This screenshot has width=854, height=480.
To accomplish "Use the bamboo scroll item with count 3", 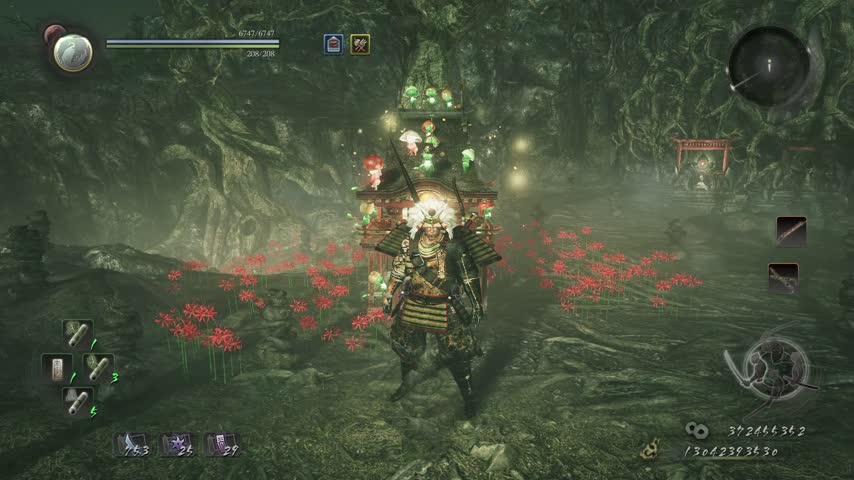I will point(98,367).
